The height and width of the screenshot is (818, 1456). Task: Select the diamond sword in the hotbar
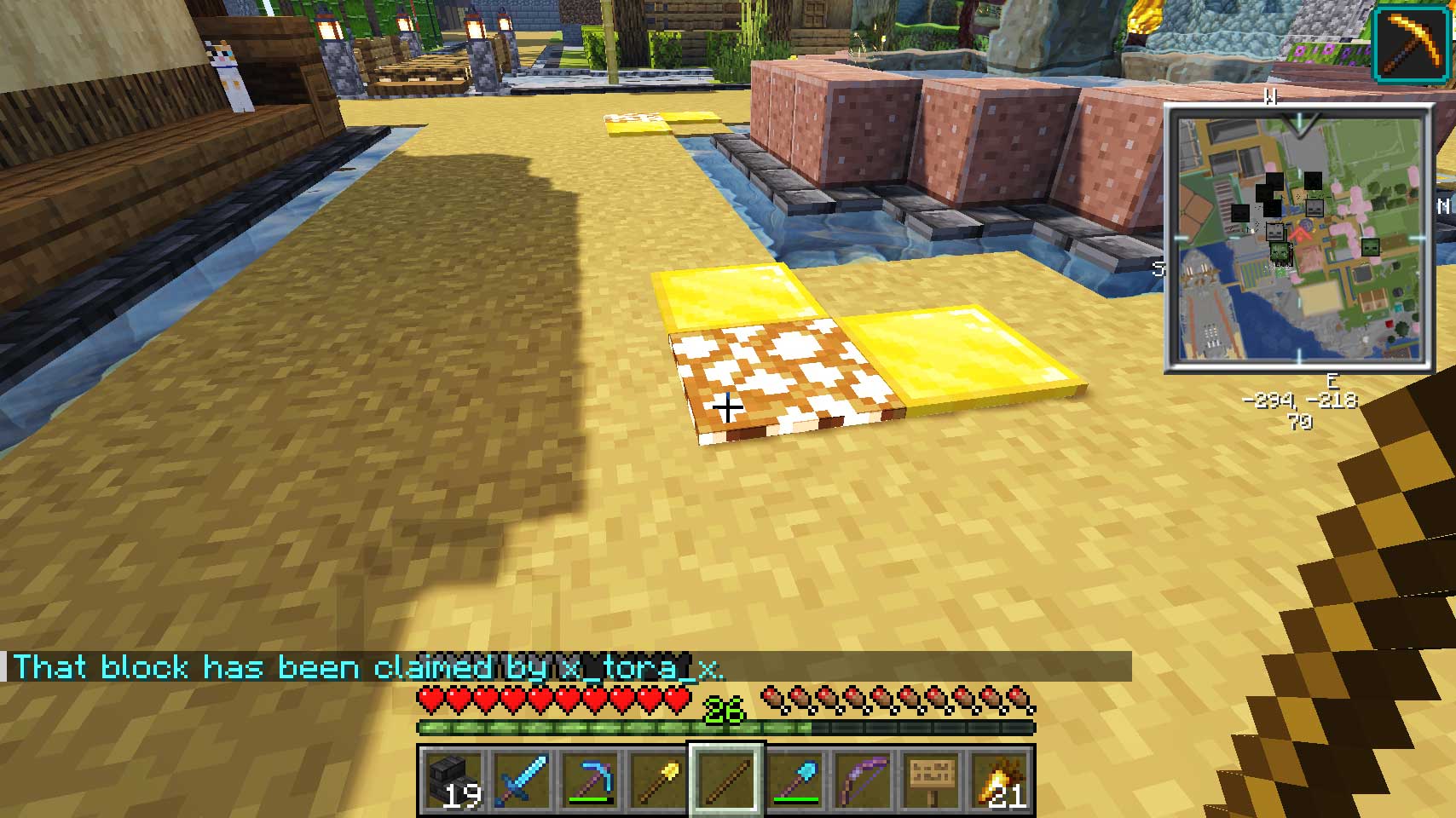521,780
